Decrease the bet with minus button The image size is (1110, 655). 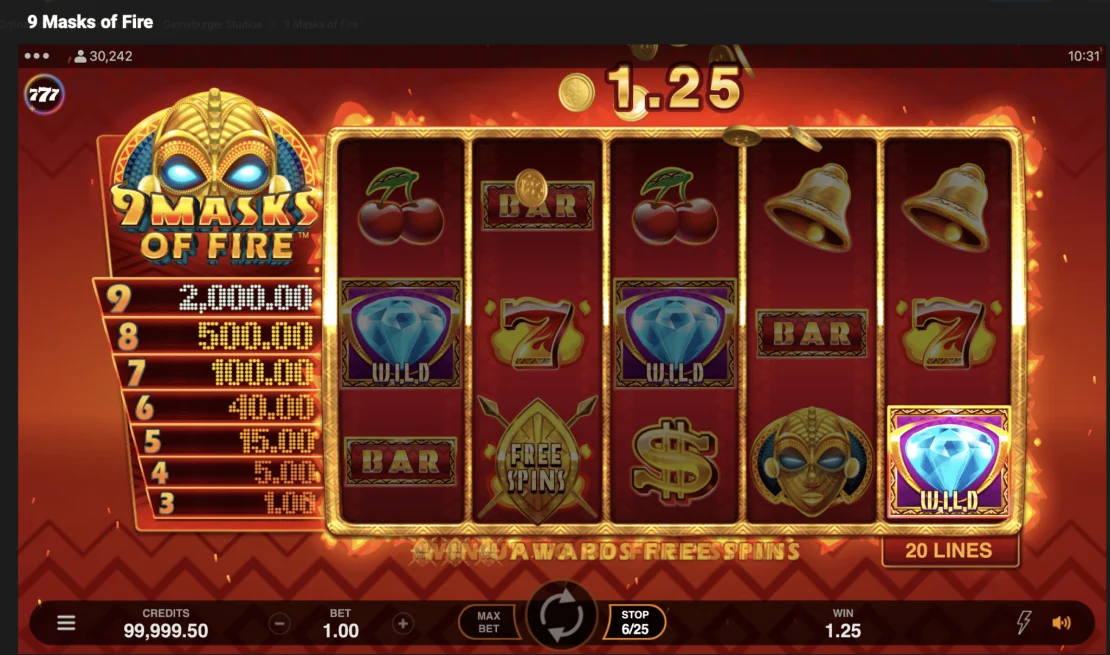280,624
